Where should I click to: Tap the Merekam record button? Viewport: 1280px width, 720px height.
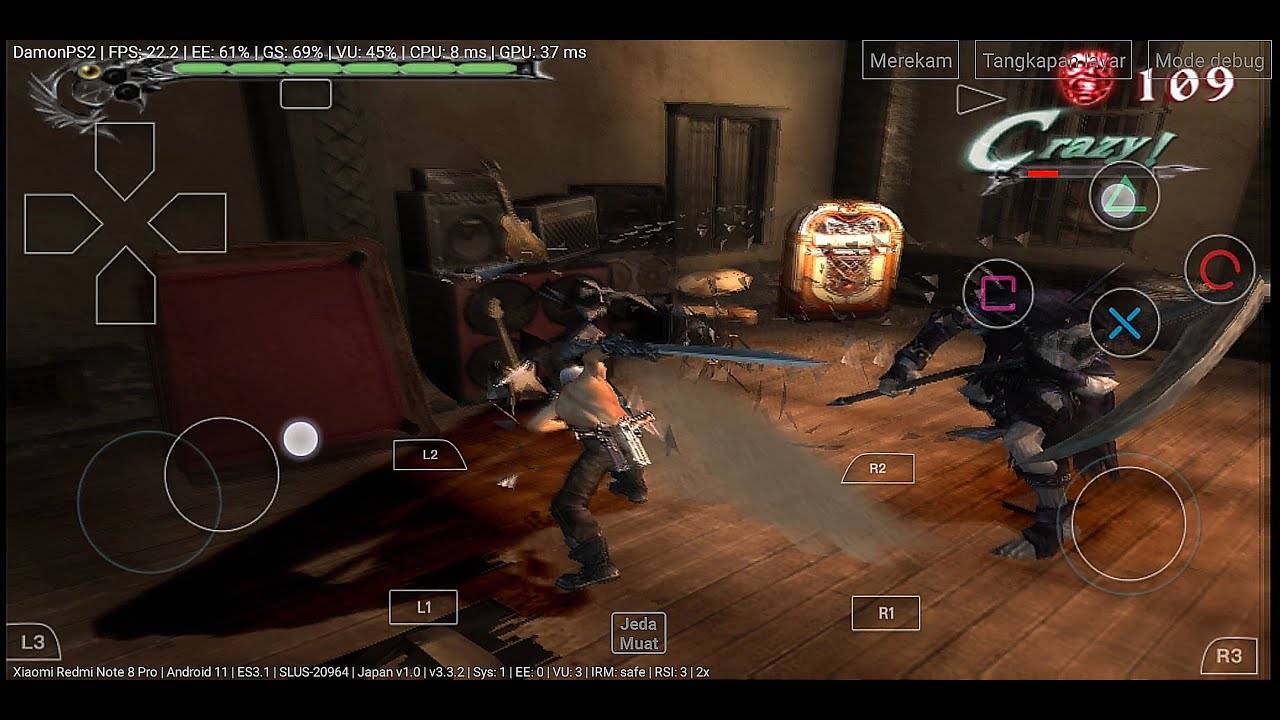[910, 60]
